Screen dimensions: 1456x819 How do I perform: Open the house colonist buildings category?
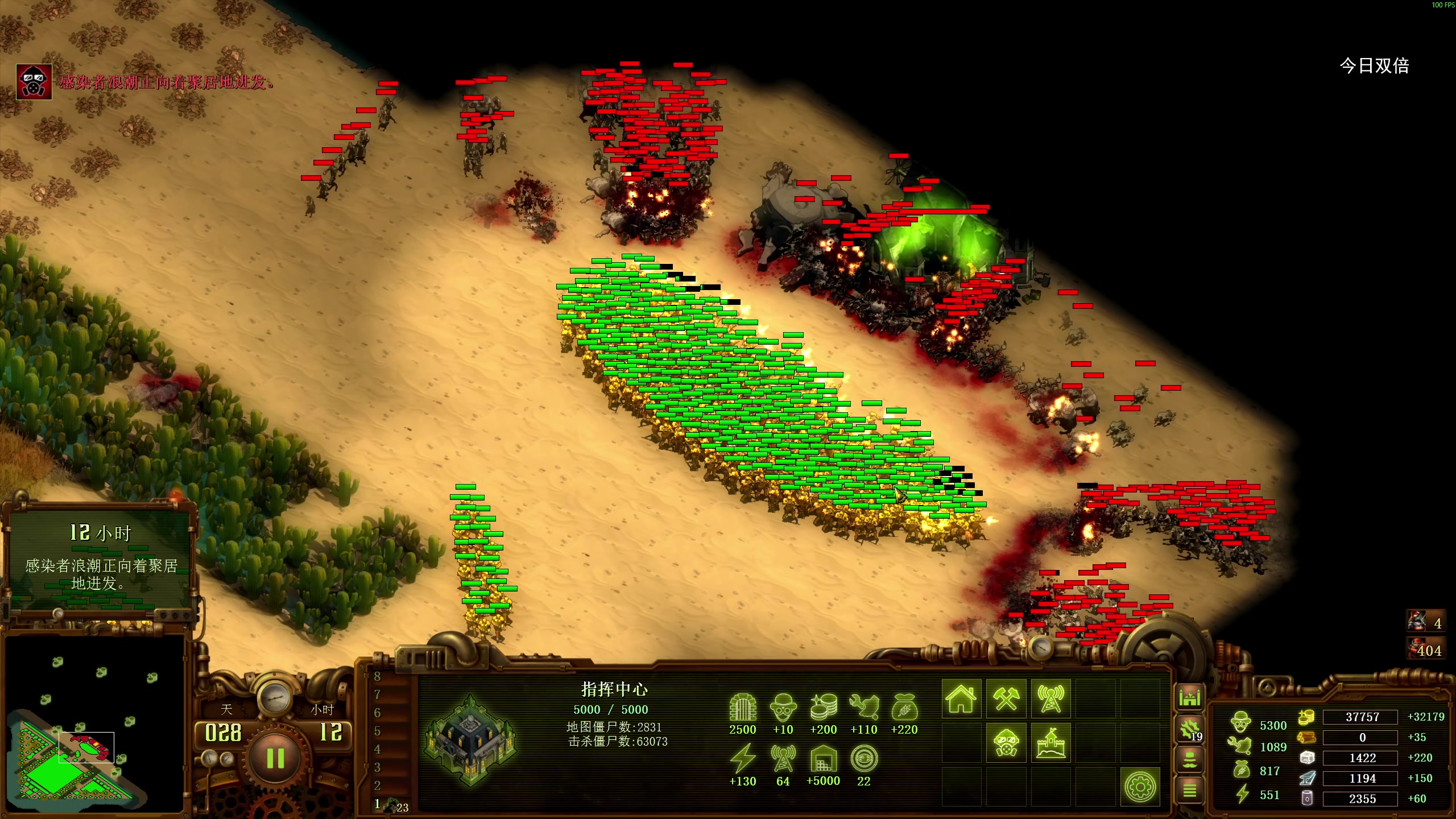click(961, 698)
